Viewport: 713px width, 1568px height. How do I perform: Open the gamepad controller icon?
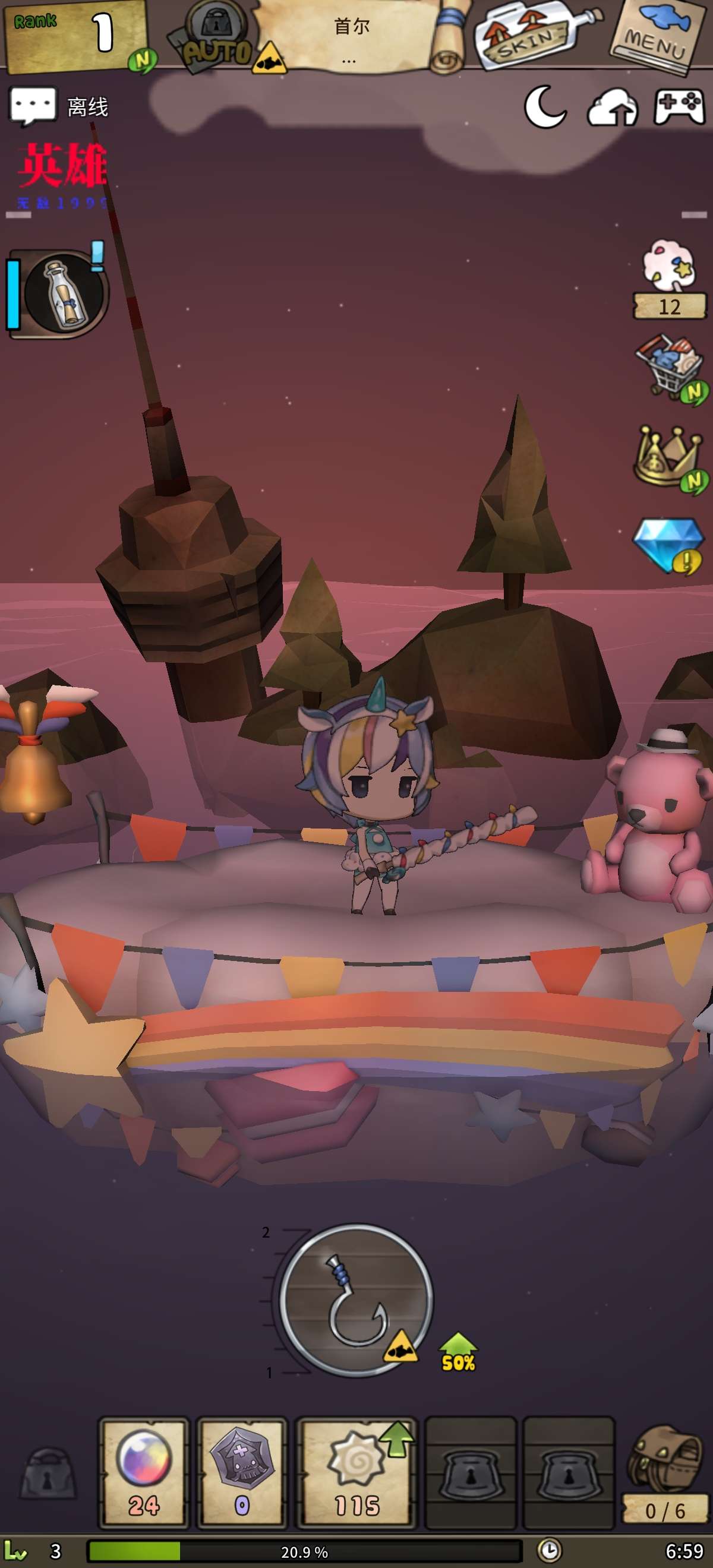679,107
